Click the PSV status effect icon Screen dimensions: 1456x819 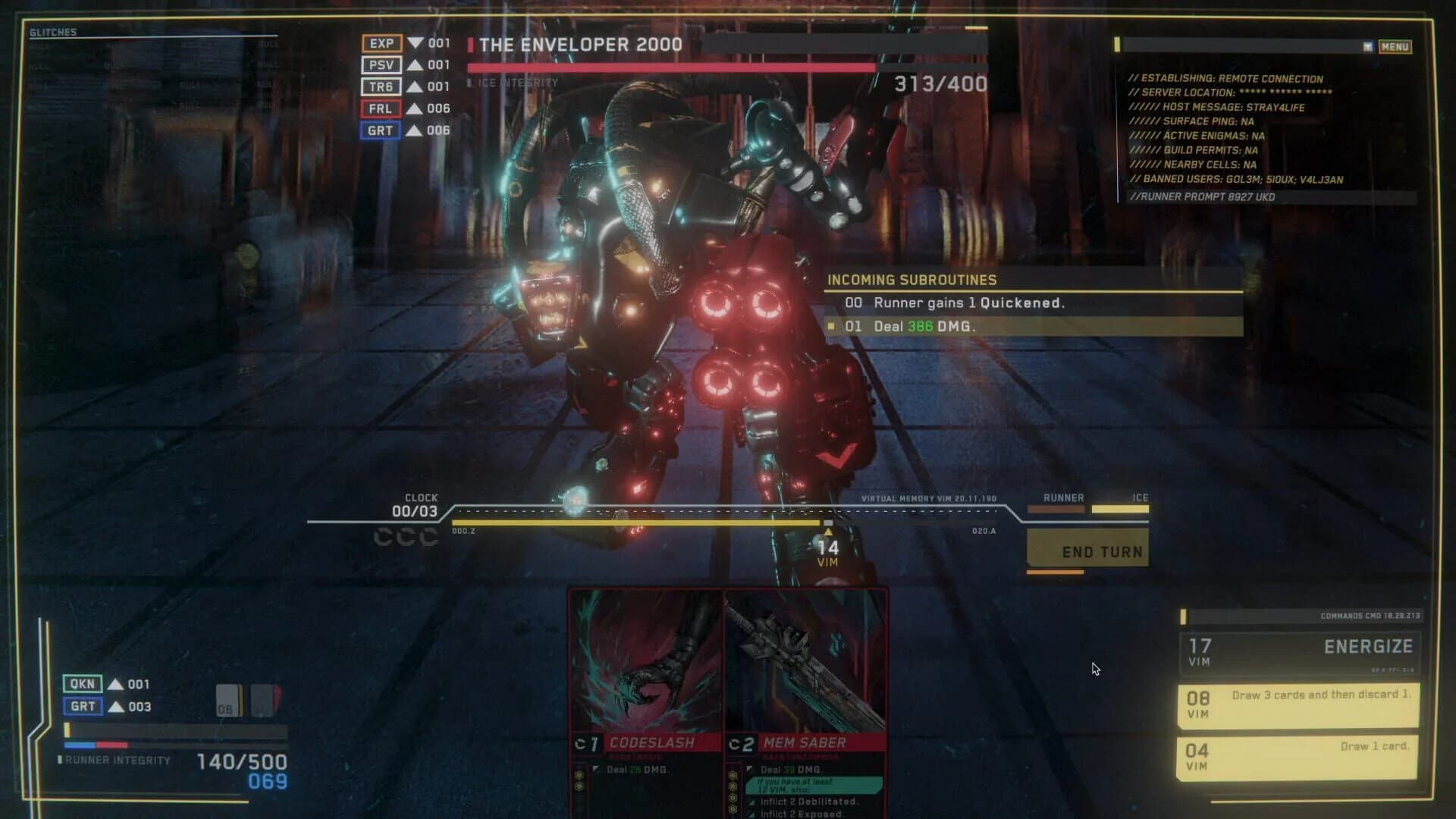(x=381, y=65)
